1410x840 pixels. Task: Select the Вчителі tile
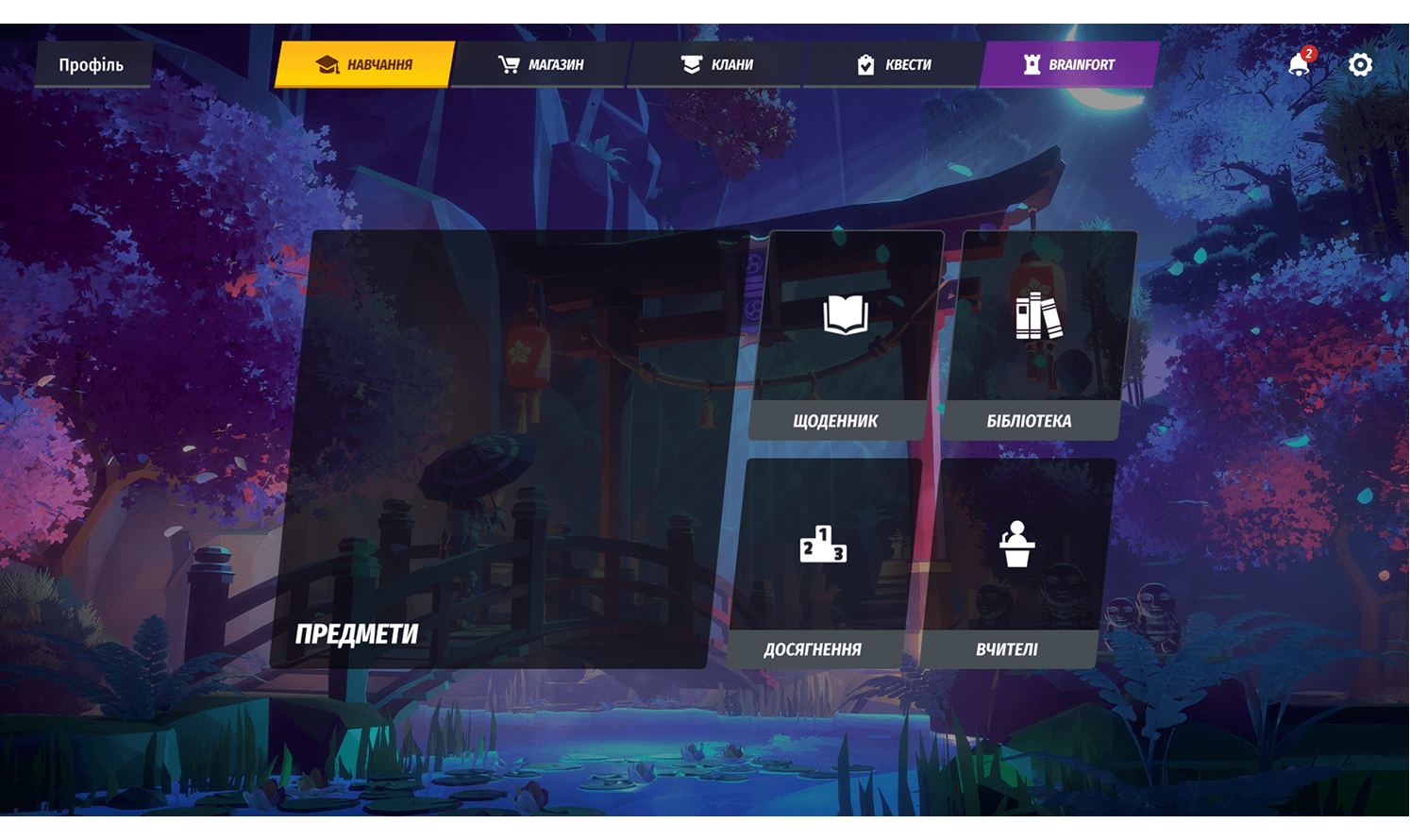tap(1013, 564)
